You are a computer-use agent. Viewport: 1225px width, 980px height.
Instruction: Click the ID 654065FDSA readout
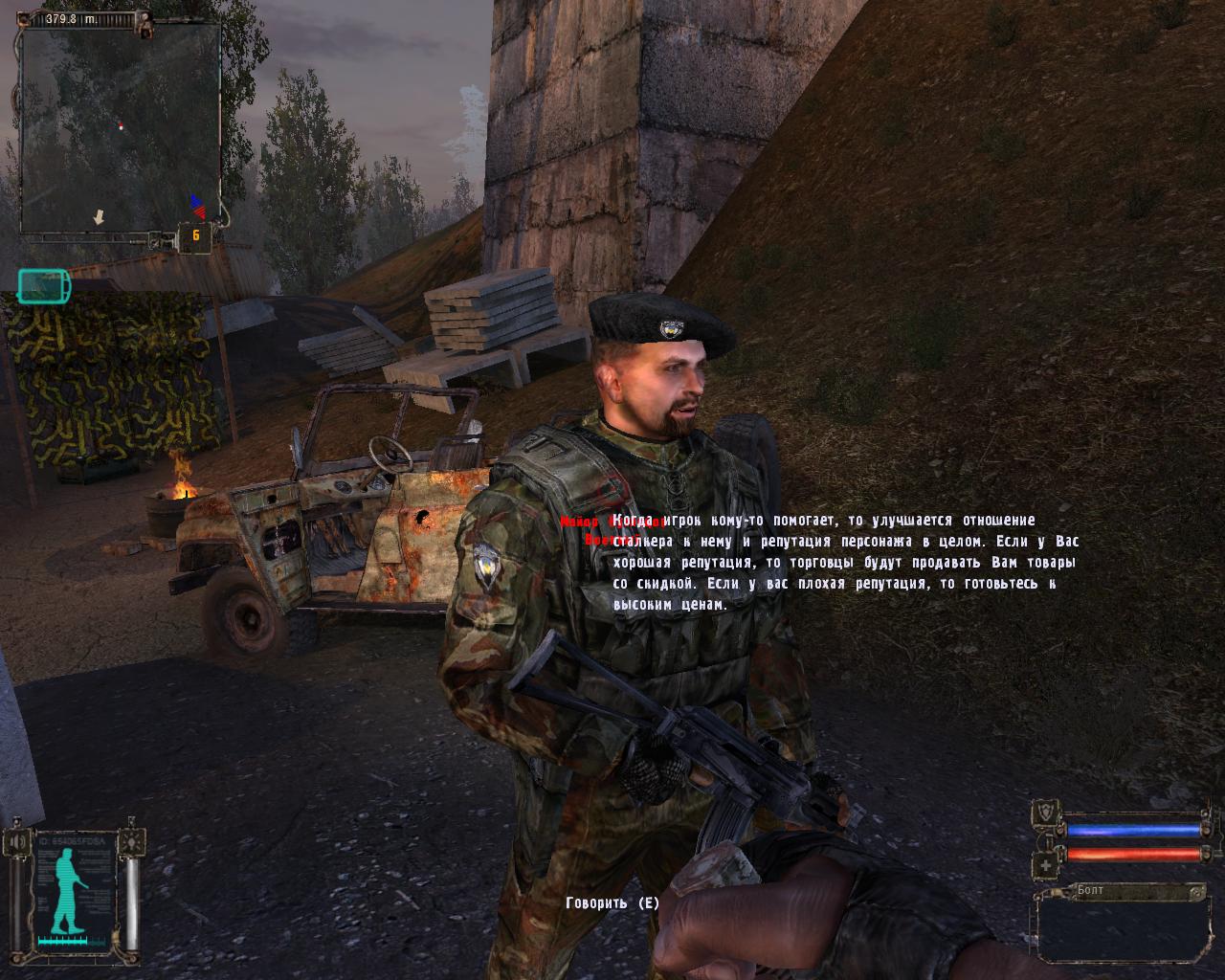(x=72, y=841)
